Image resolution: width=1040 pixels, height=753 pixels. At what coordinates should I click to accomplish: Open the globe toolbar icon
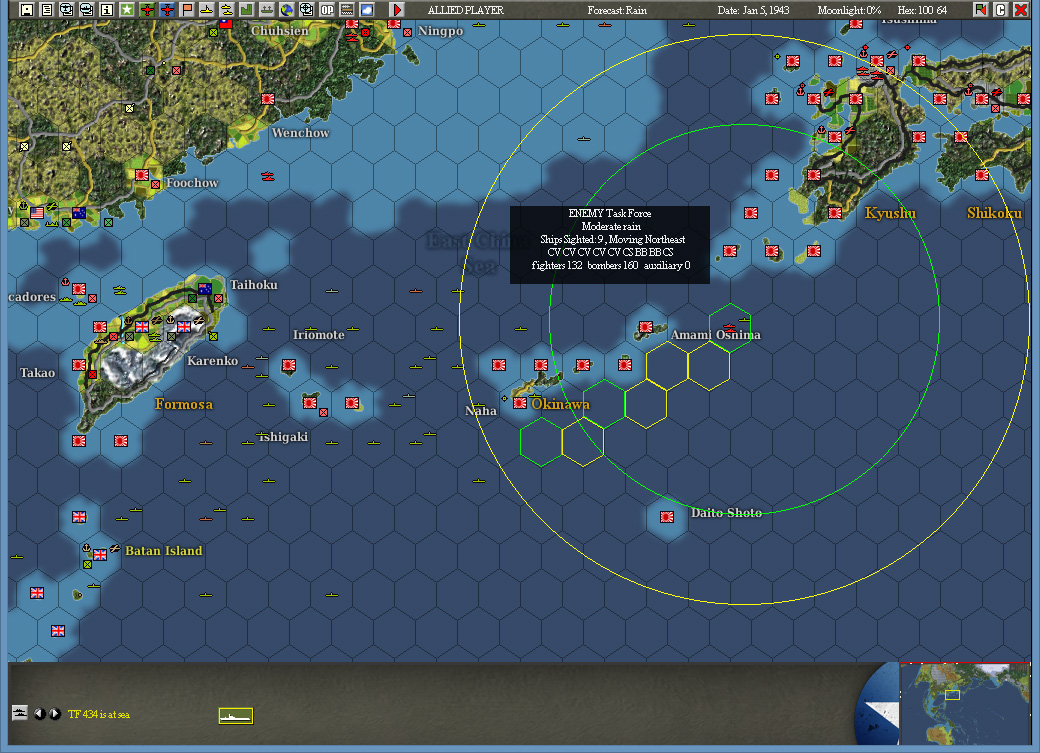286,10
